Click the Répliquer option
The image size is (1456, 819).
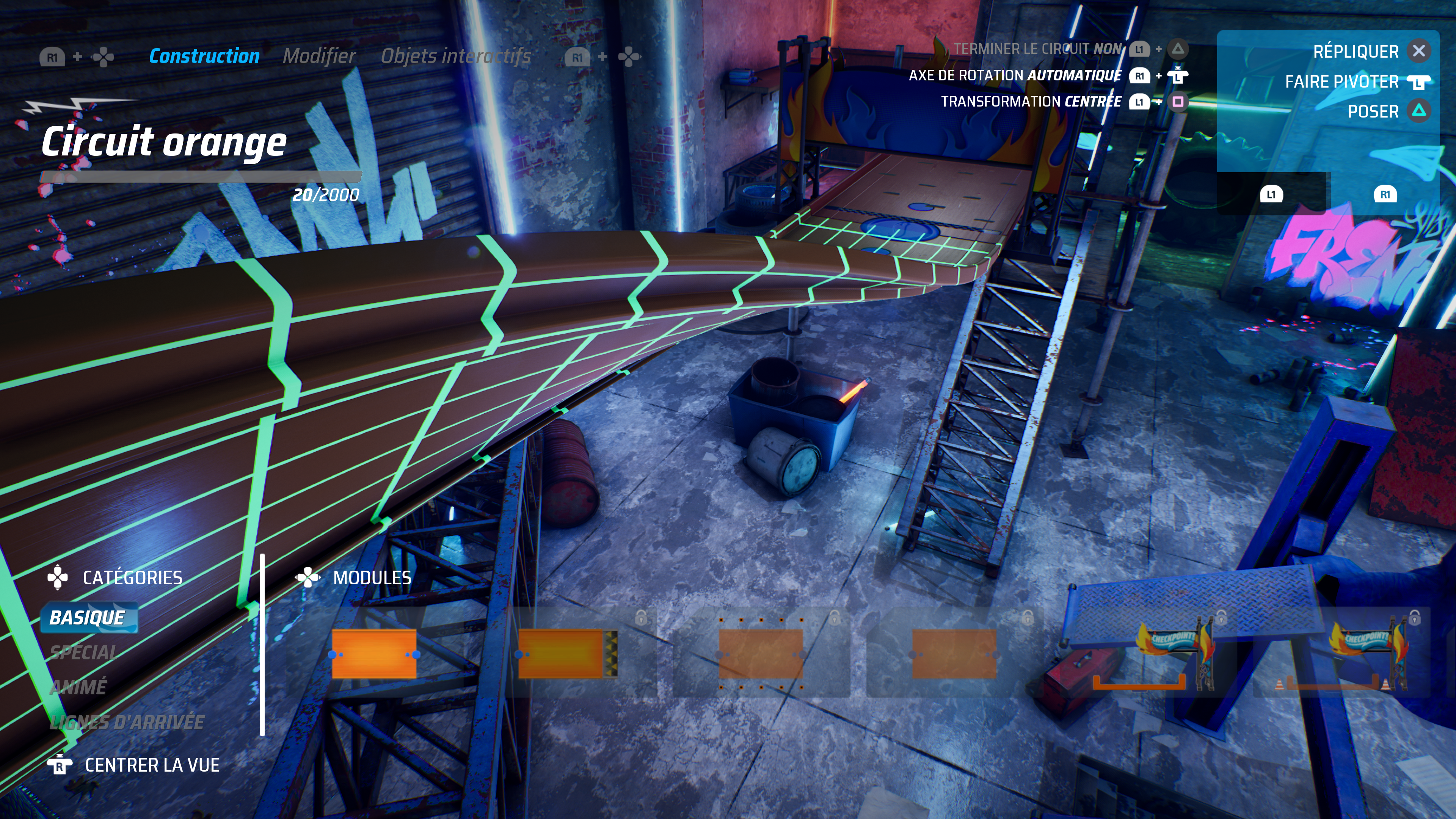point(1356,52)
